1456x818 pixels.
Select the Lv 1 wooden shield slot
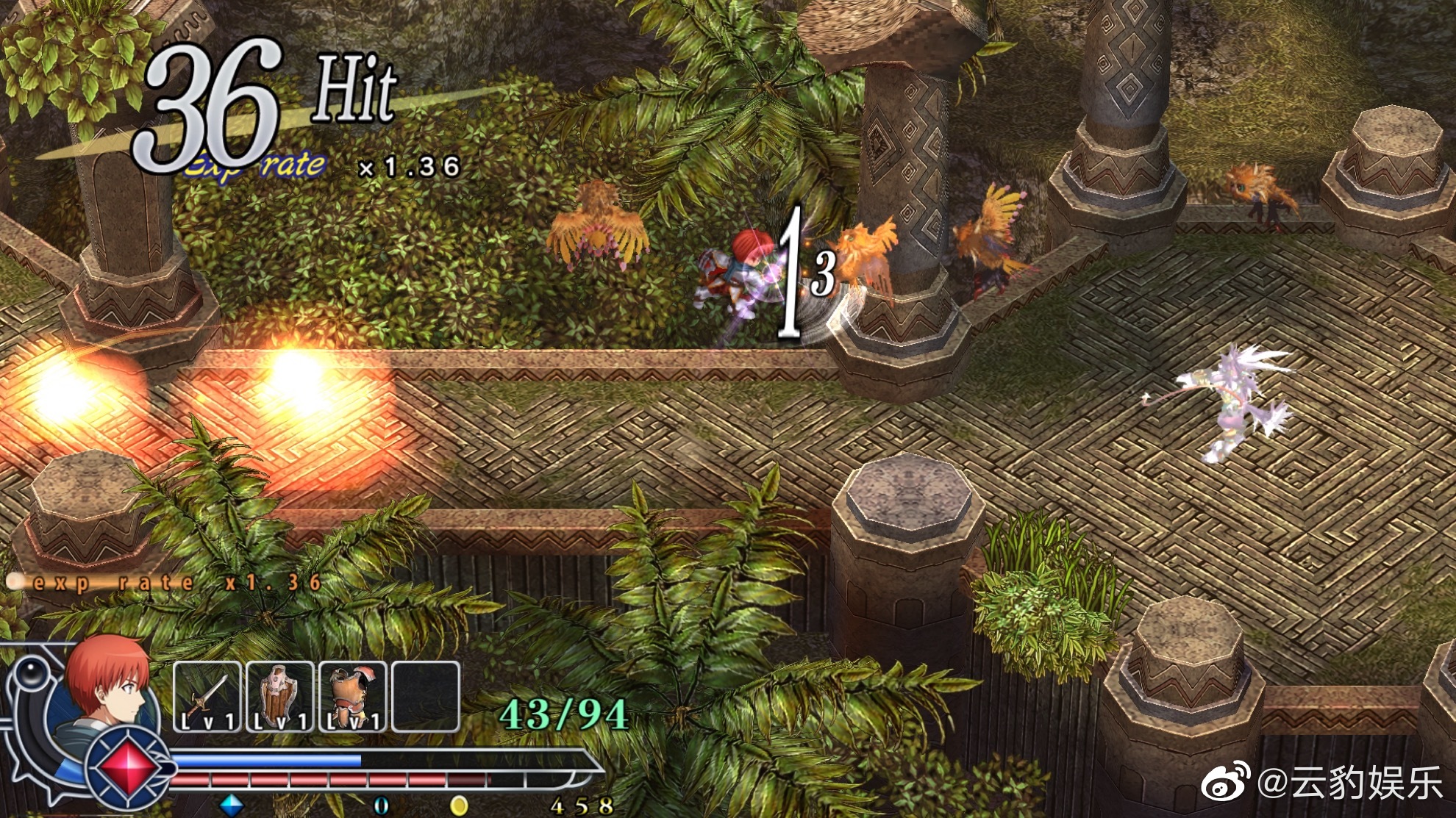(x=279, y=697)
